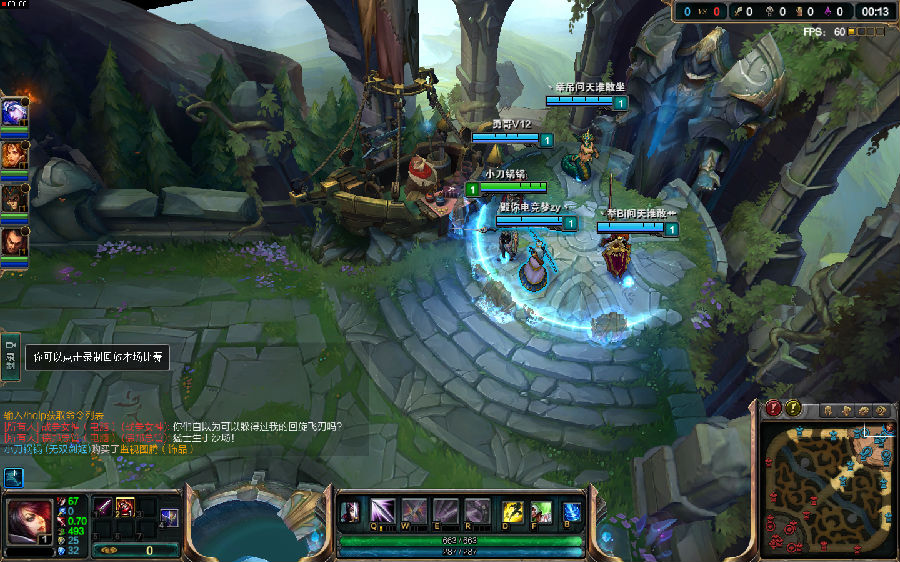Use the E ability icon

tap(446, 512)
